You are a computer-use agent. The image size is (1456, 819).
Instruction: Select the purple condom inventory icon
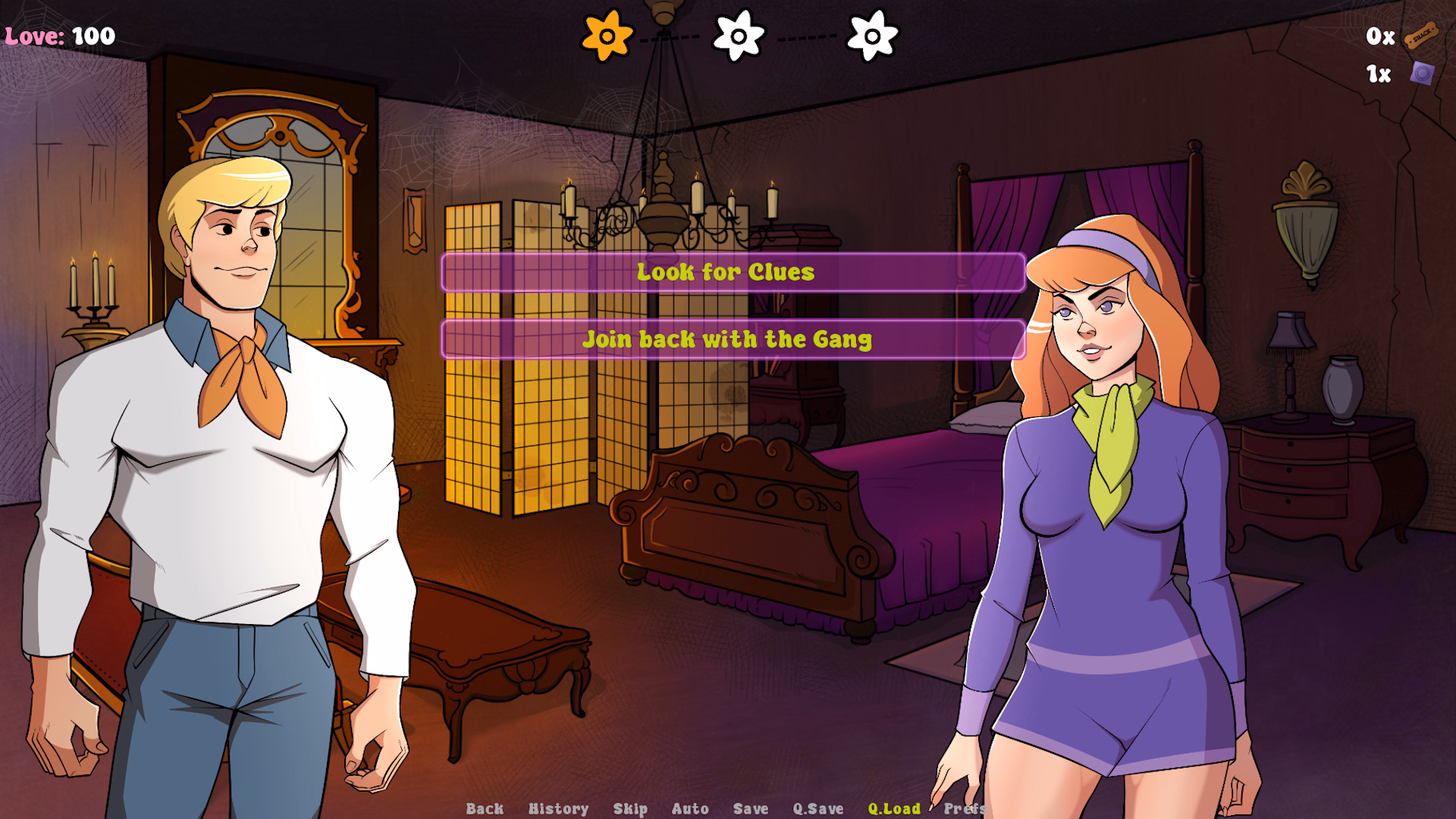1424,73
